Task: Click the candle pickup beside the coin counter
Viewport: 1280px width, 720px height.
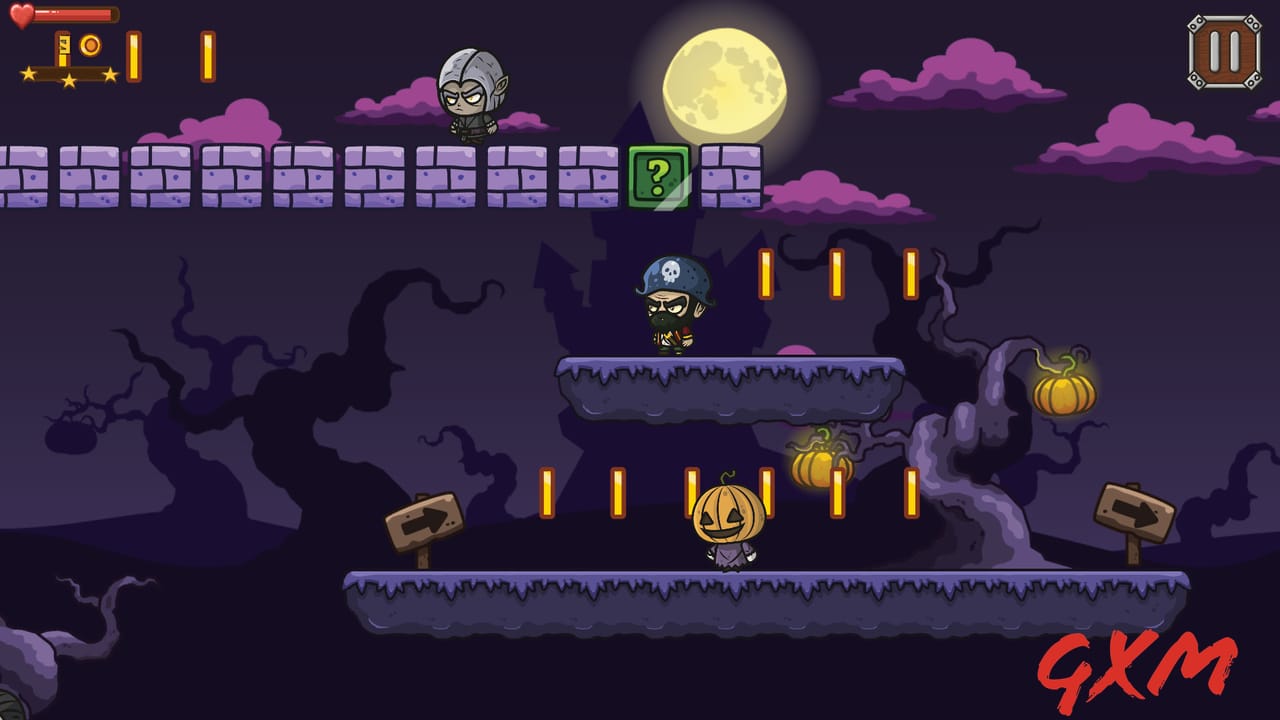Action: coord(134,55)
